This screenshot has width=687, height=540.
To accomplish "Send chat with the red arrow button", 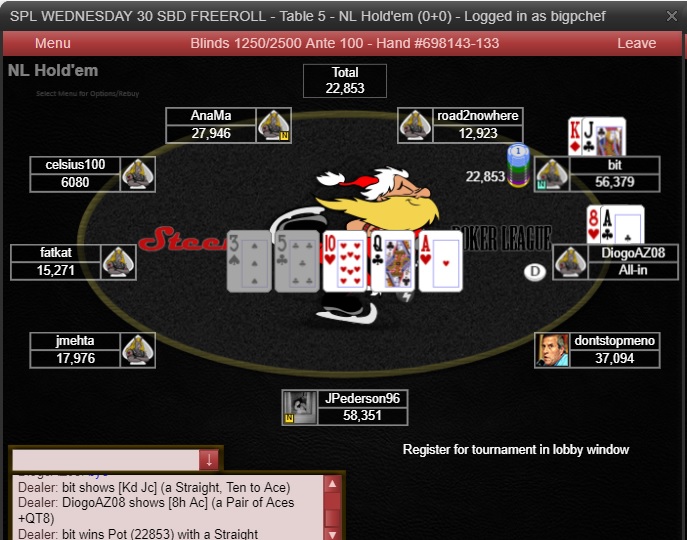I will point(209,460).
